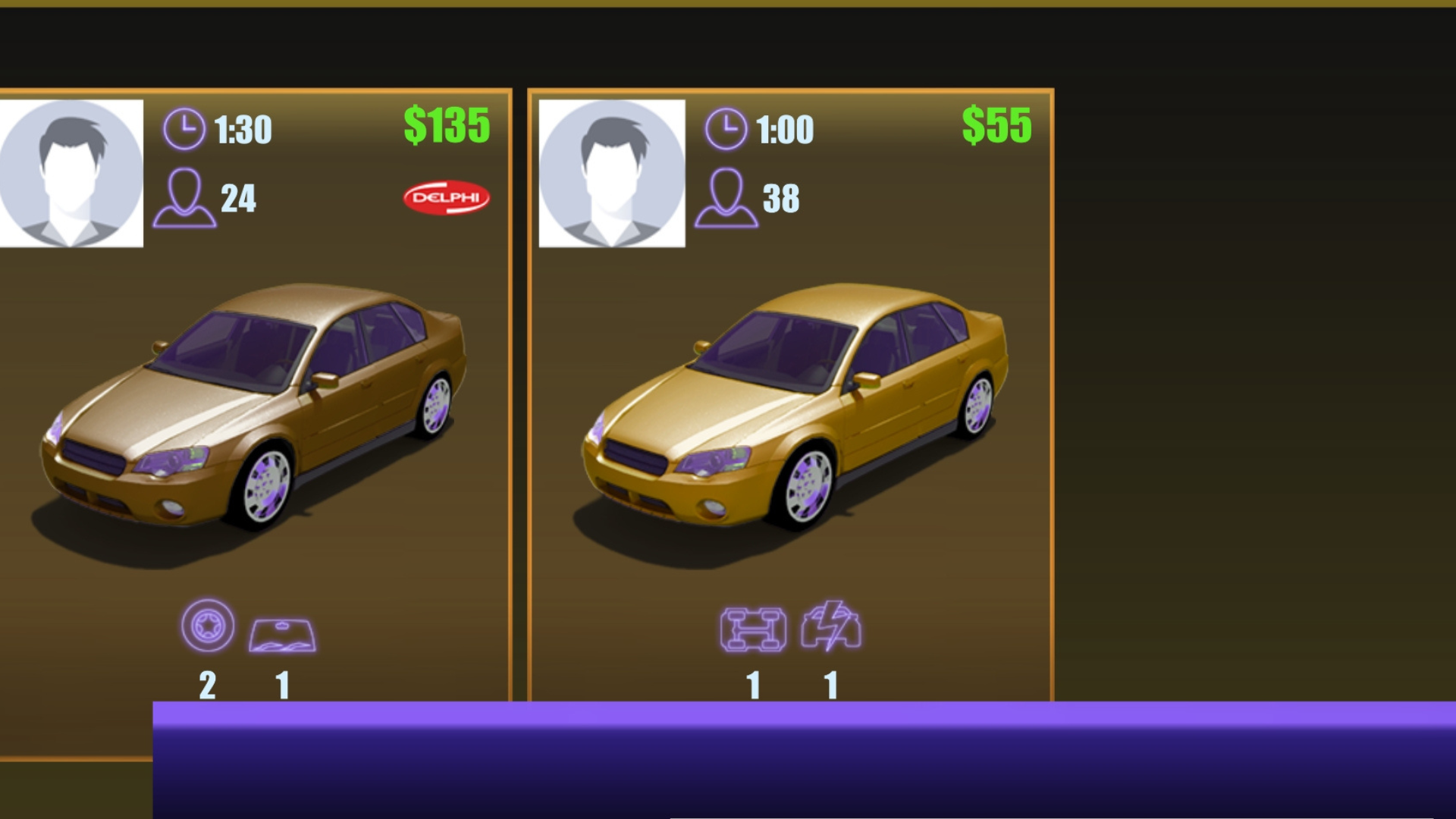Click the clock icon beside the 1:30 timer
1456x819 pixels.
pyautogui.click(x=184, y=129)
